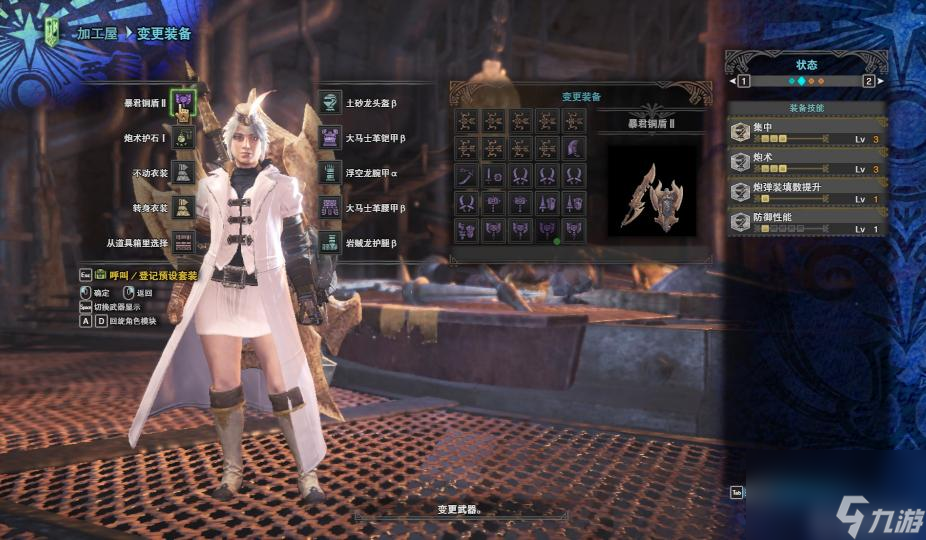Show the 集中 skill details

(806, 133)
